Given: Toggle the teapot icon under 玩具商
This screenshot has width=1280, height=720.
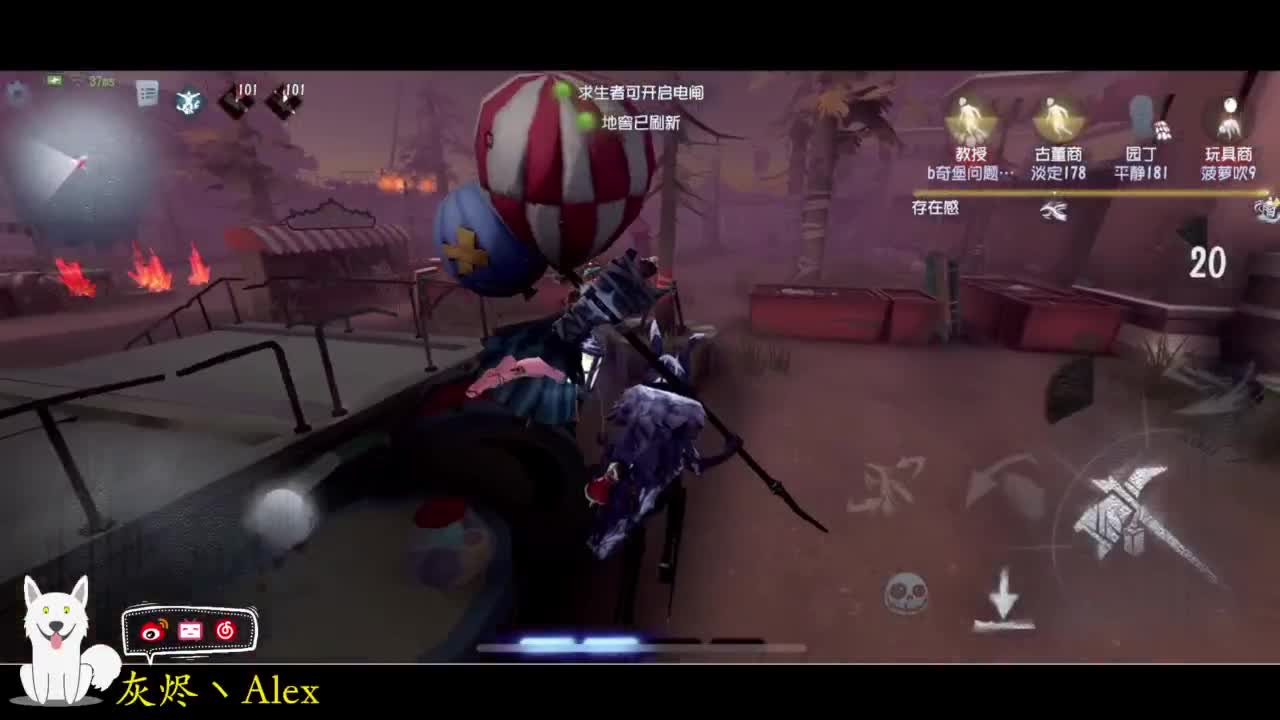Looking at the screenshot, I should coord(1266,210).
